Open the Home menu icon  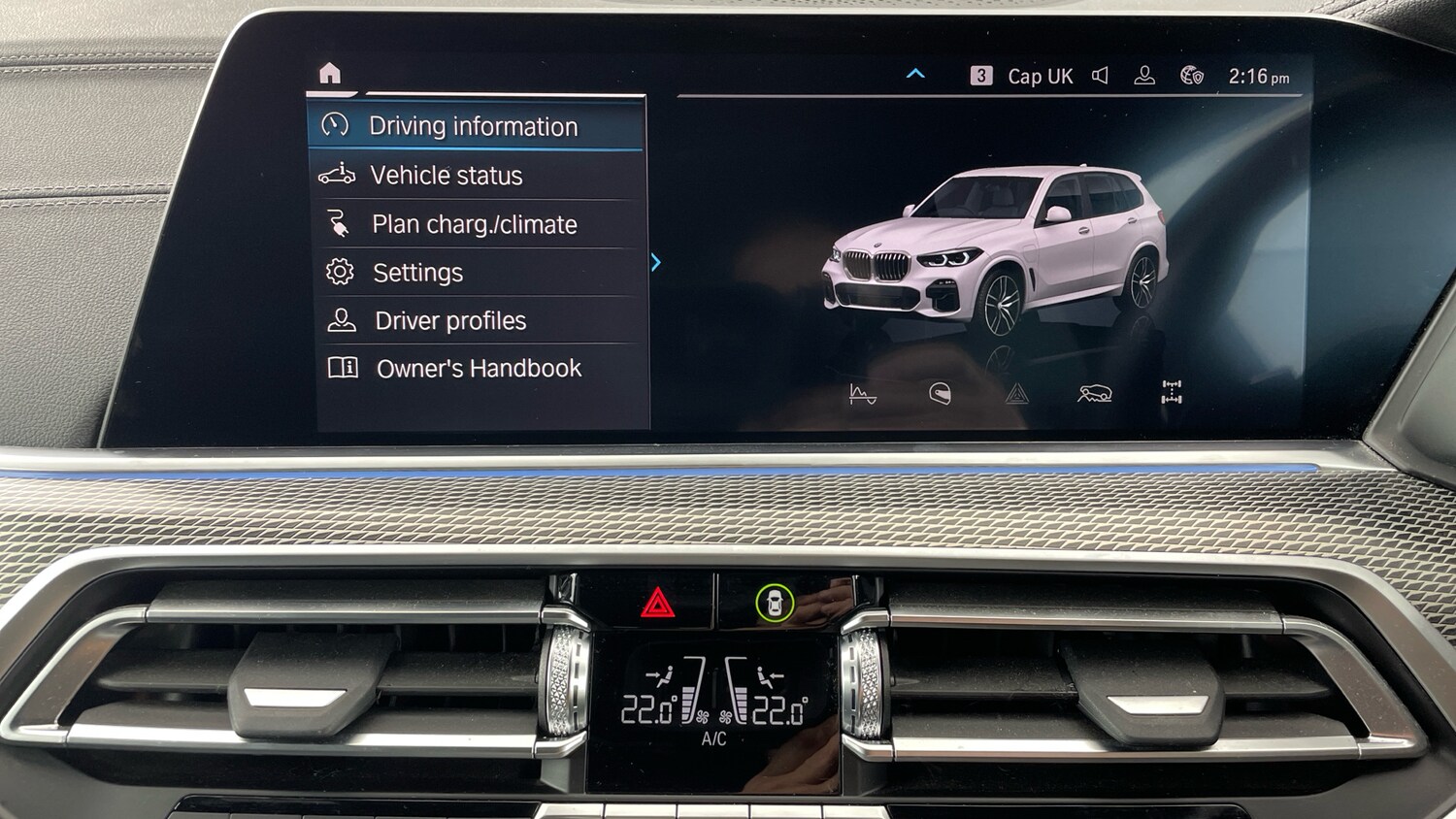329,71
